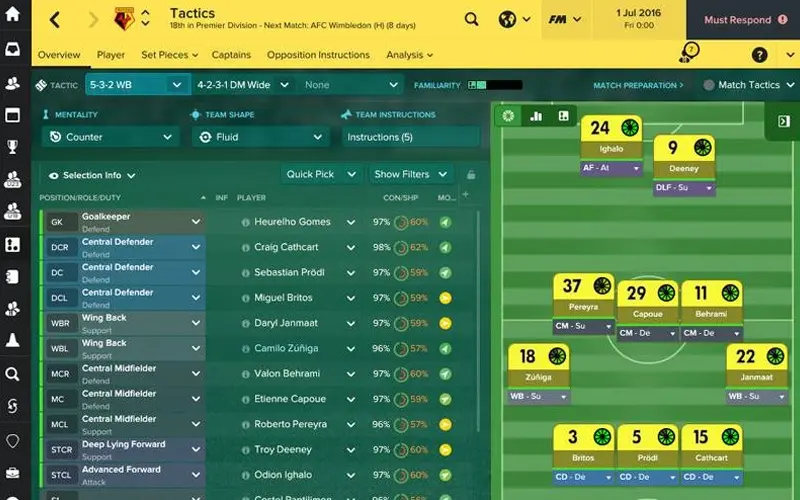Expand the Selection Info view menu
The width and height of the screenshot is (800, 500).
(97, 175)
